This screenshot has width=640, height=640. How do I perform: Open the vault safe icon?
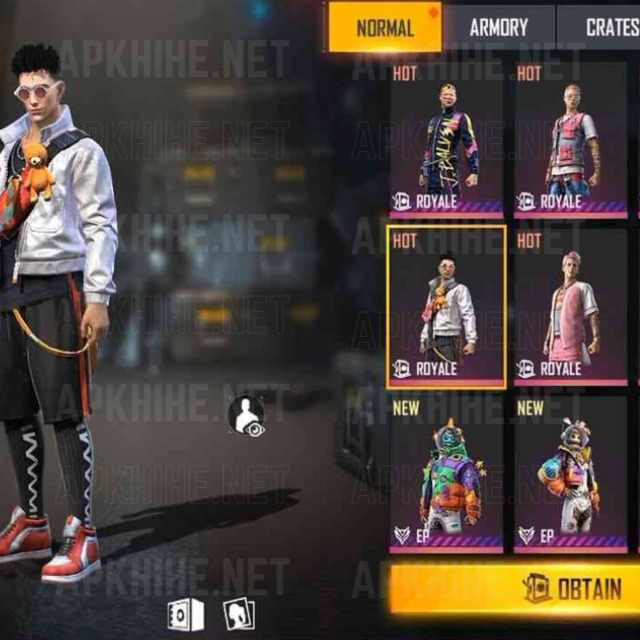pyautogui.click(x=186, y=613)
